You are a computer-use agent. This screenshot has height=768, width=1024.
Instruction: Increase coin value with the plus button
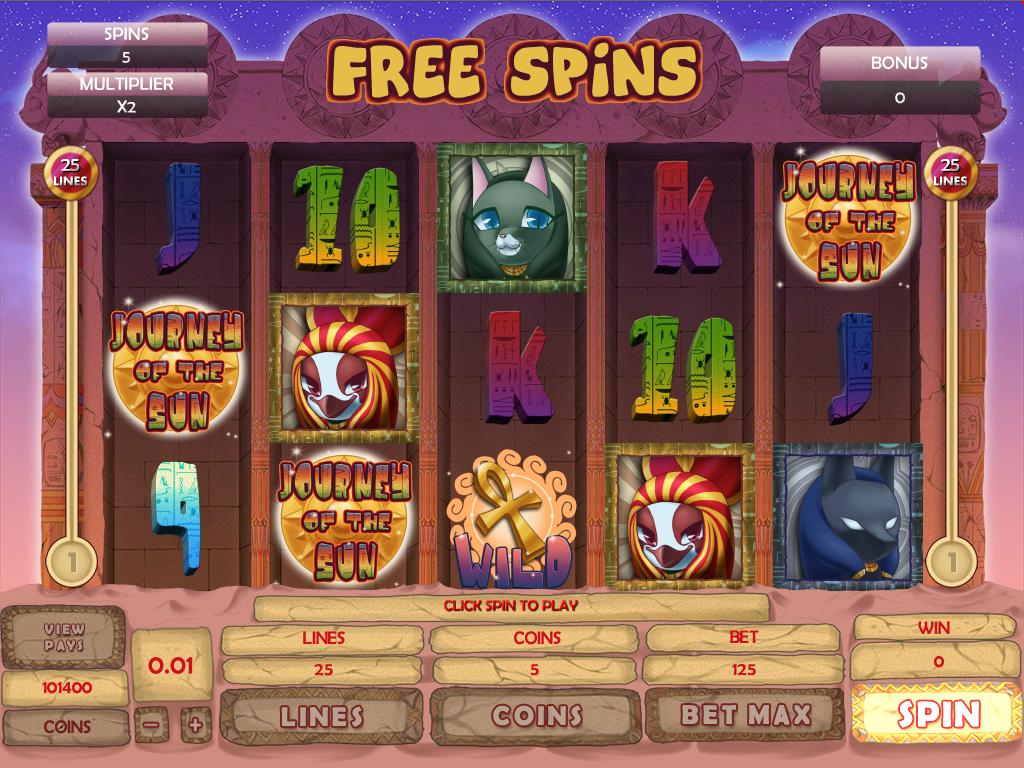pos(196,723)
